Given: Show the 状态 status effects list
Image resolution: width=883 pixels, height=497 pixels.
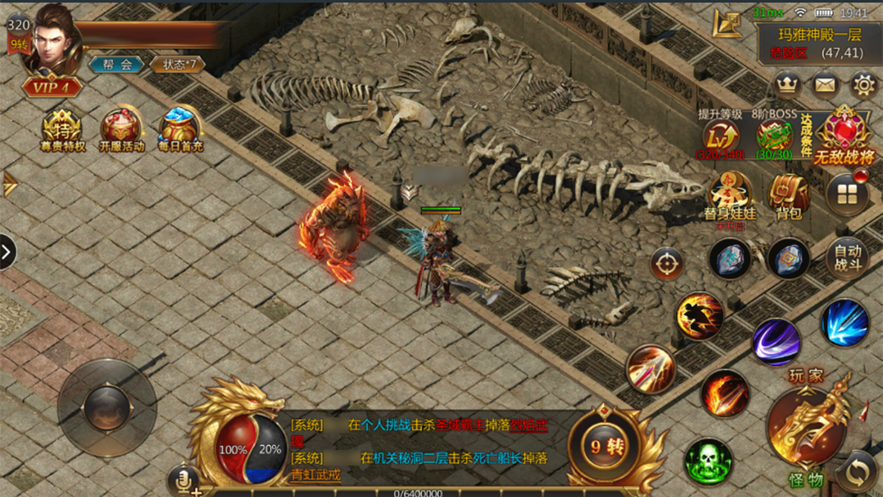Looking at the screenshot, I should (x=177, y=65).
